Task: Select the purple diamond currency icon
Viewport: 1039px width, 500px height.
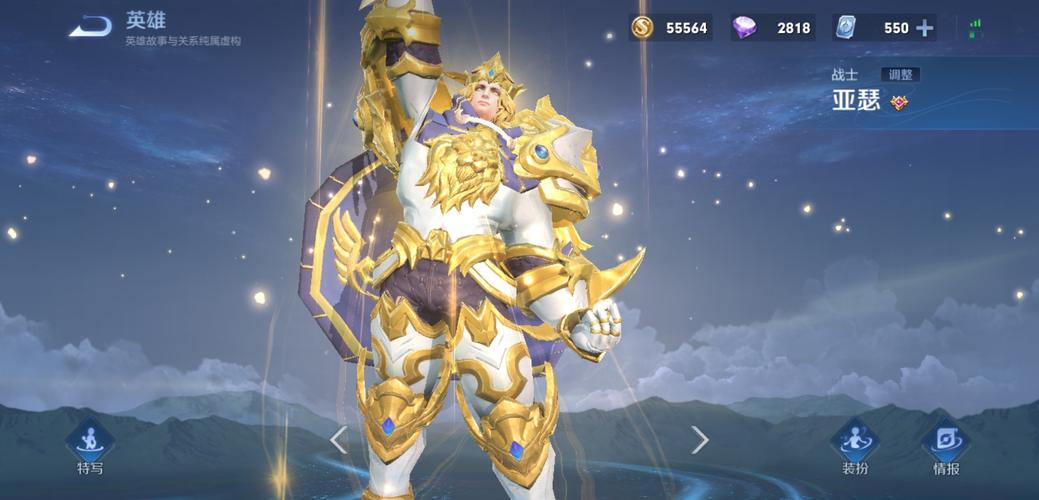Action: point(744,28)
